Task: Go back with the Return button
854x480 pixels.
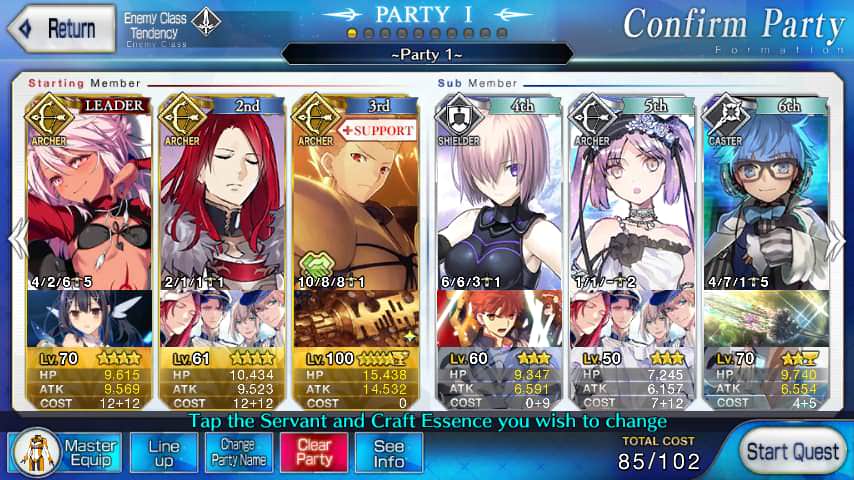Action: point(57,28)
